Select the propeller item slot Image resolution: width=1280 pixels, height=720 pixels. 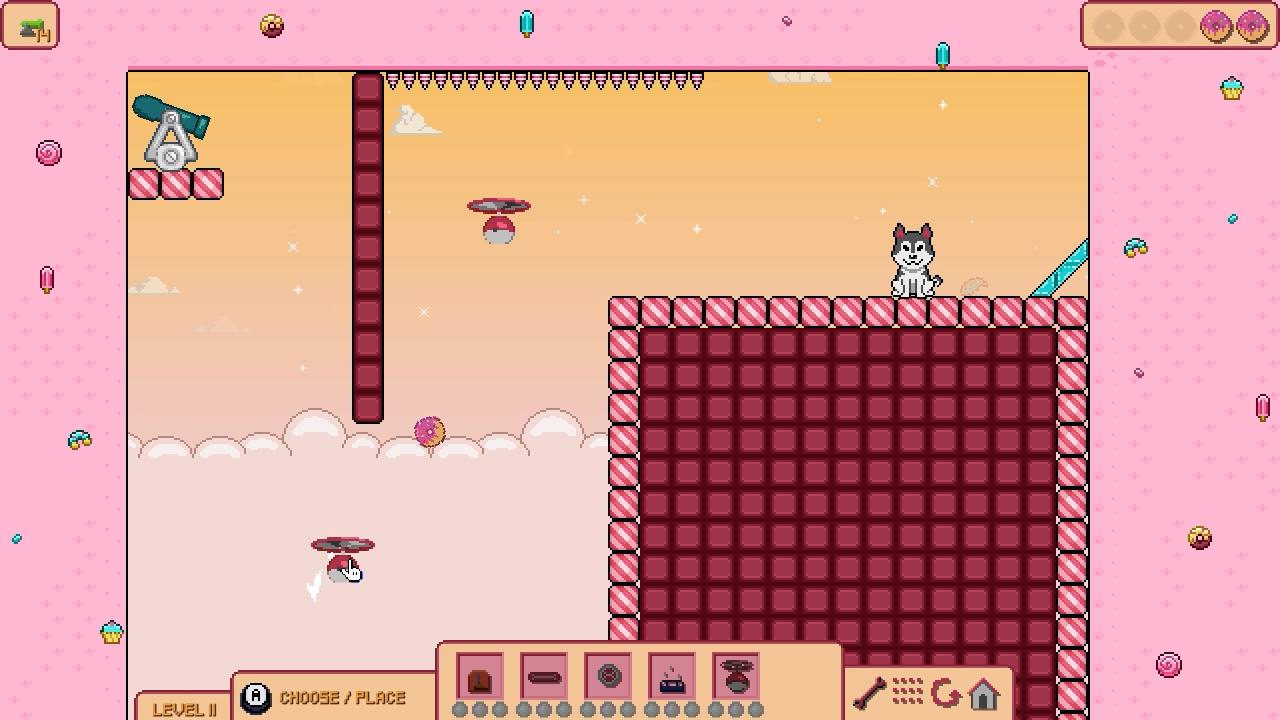coord(737,678)
